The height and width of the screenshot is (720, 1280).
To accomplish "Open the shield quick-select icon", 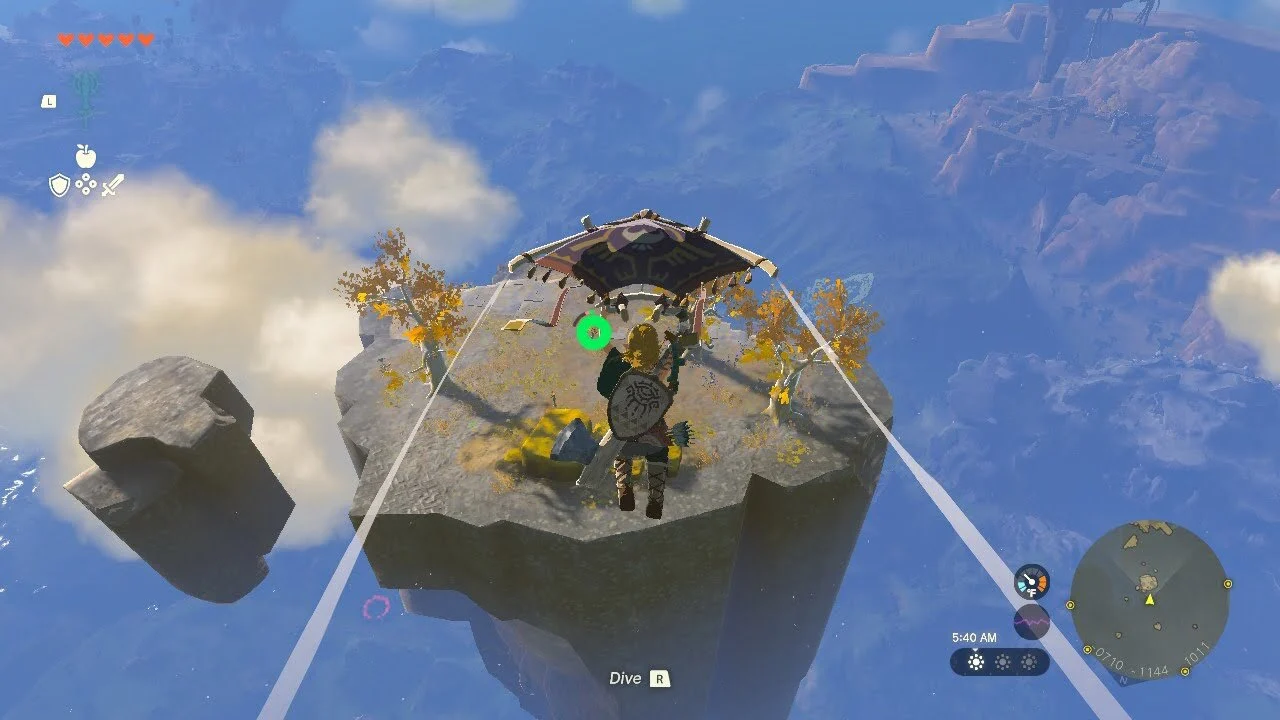I will point(60,185).
